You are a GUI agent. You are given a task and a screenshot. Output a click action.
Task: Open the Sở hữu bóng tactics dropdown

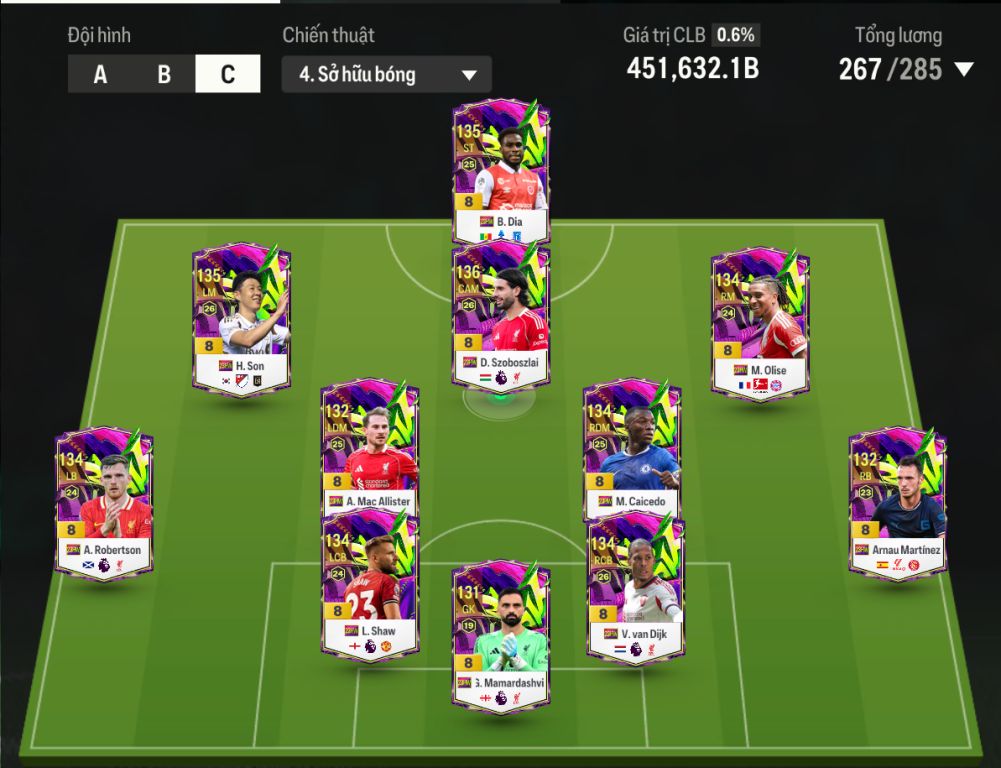coord(386,75)
